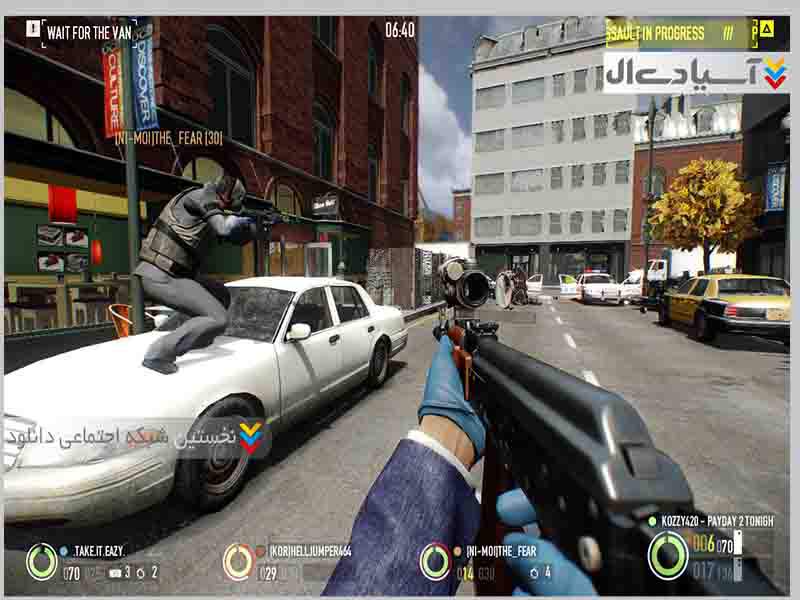
Task: Select the objective icon beside 'Wait for the van'
Action: (x=33, y=29)
